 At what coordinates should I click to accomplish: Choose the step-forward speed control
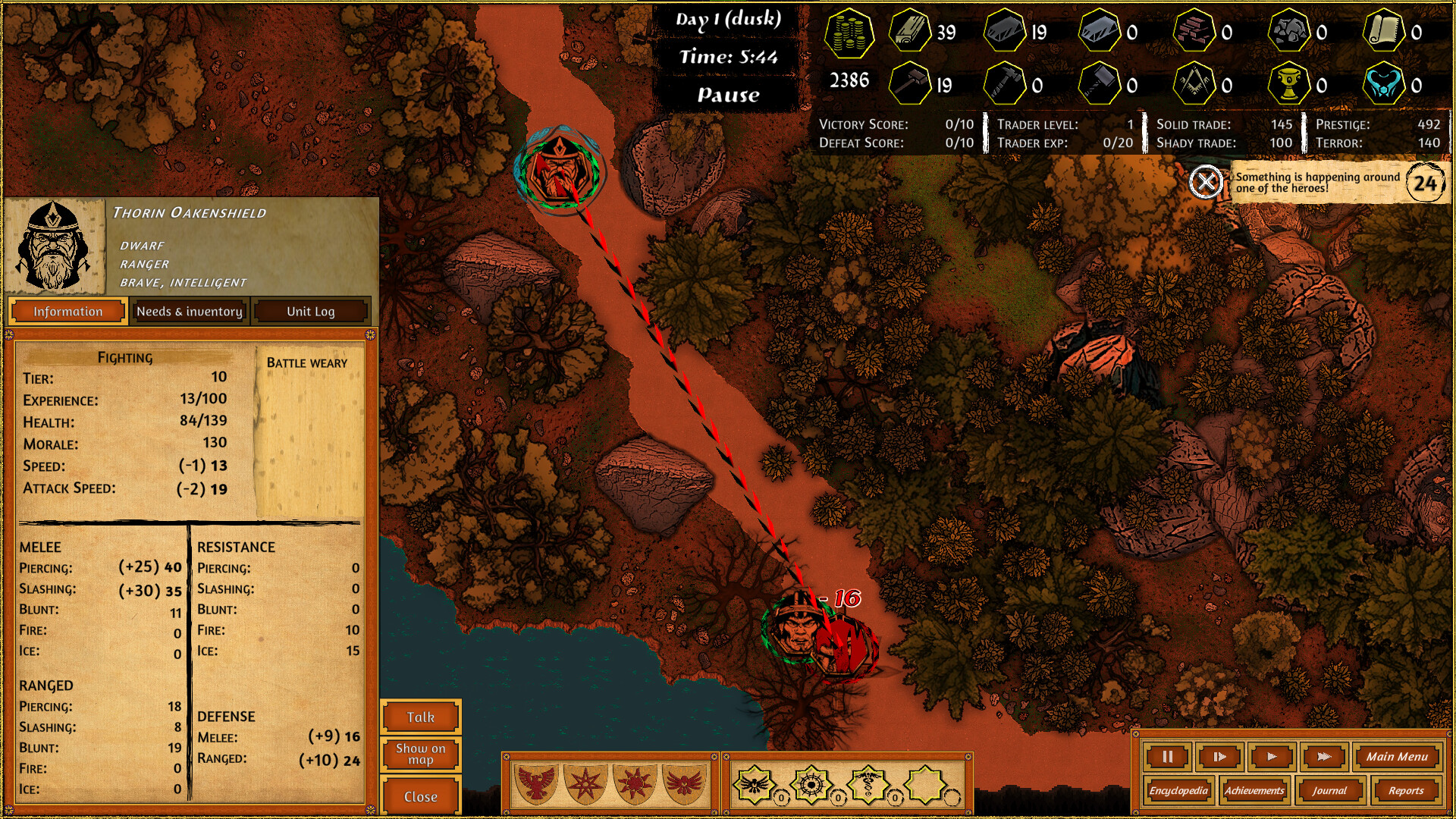1219,756
